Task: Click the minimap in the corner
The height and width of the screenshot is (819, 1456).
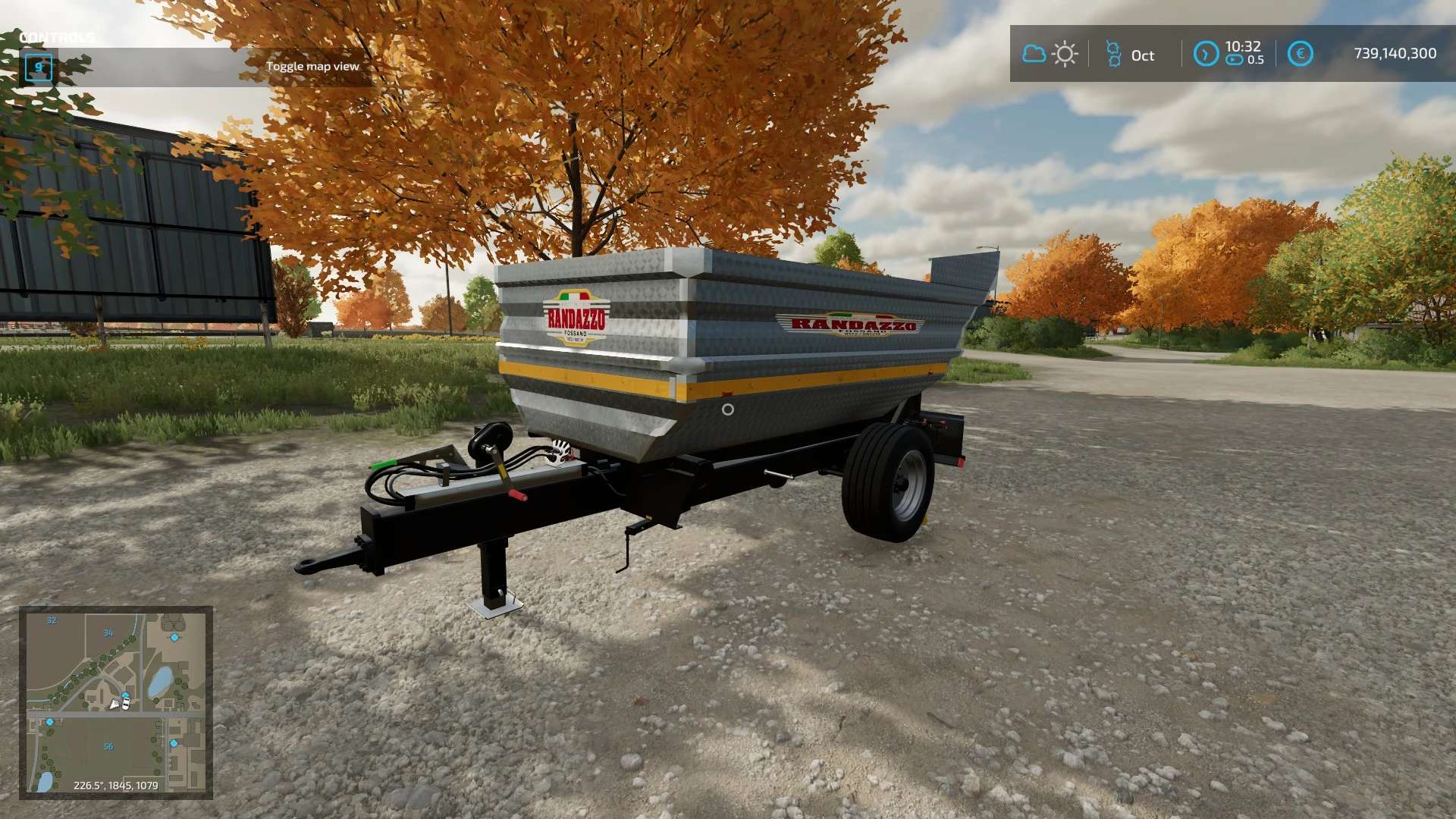Action: pyautogui.click(x=116, y=702)
